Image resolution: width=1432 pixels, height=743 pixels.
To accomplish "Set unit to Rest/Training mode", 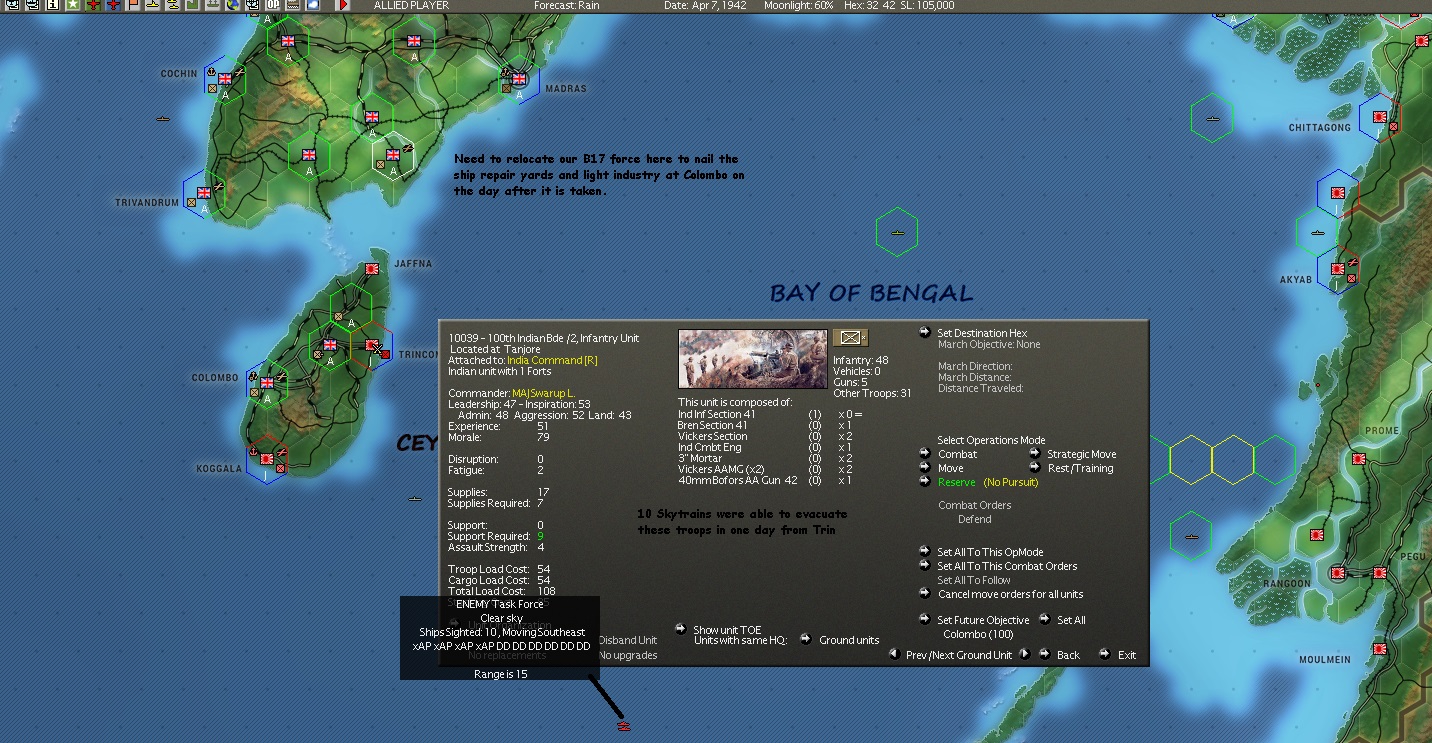I will click(1080, 467).
